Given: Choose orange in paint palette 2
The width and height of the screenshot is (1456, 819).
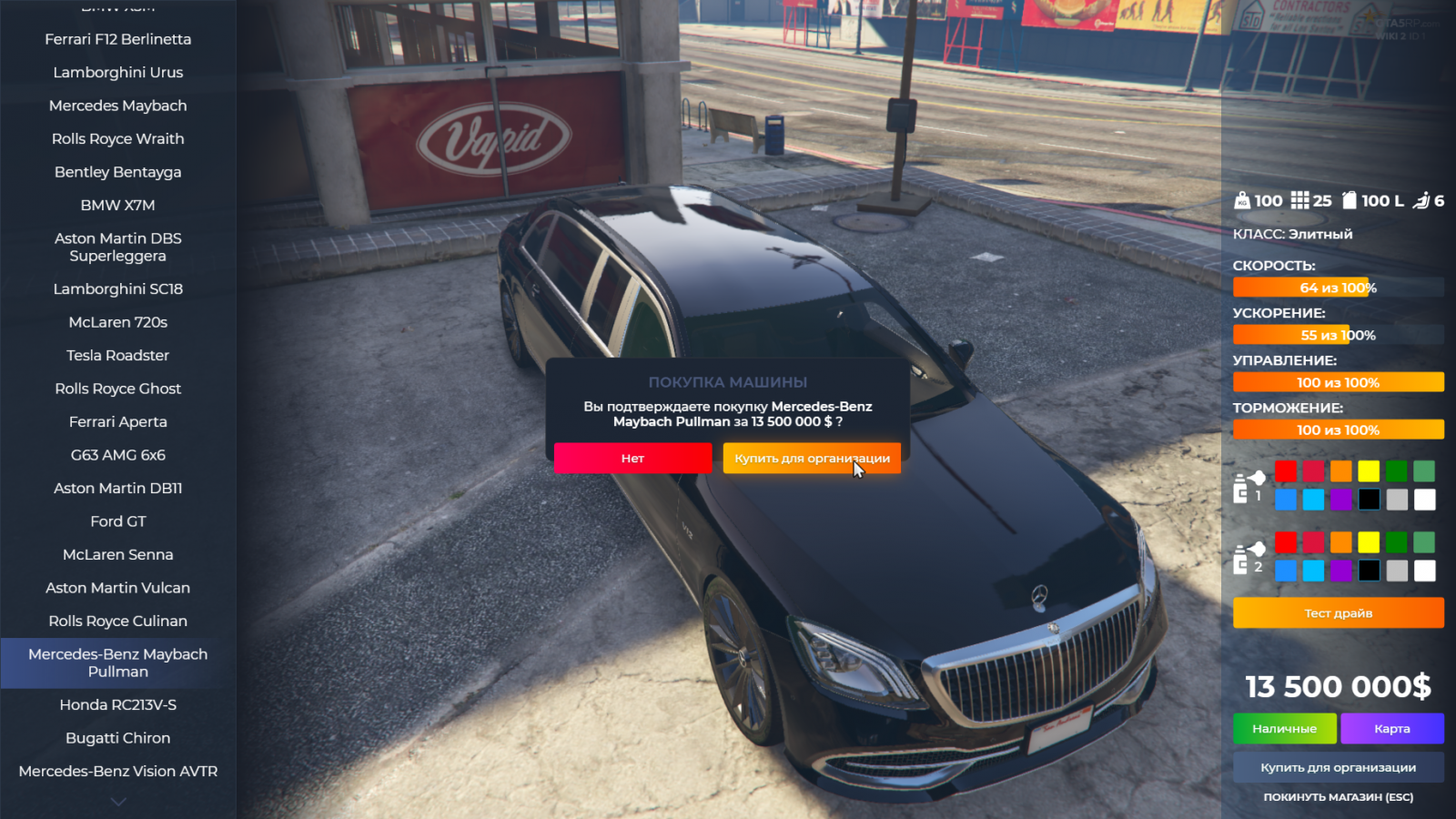Looking at the screenshot, I should tap(1341, 542).
